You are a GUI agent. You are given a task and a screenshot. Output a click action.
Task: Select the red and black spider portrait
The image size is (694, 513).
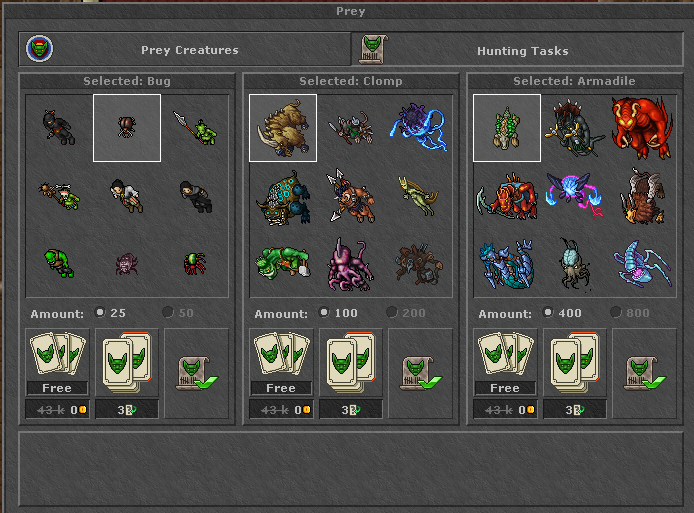[x=195, y=264]
